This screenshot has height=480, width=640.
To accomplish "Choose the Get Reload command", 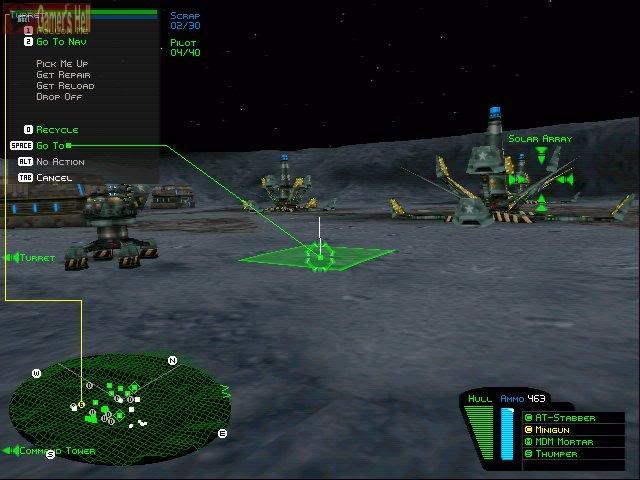I will [64, 86].
